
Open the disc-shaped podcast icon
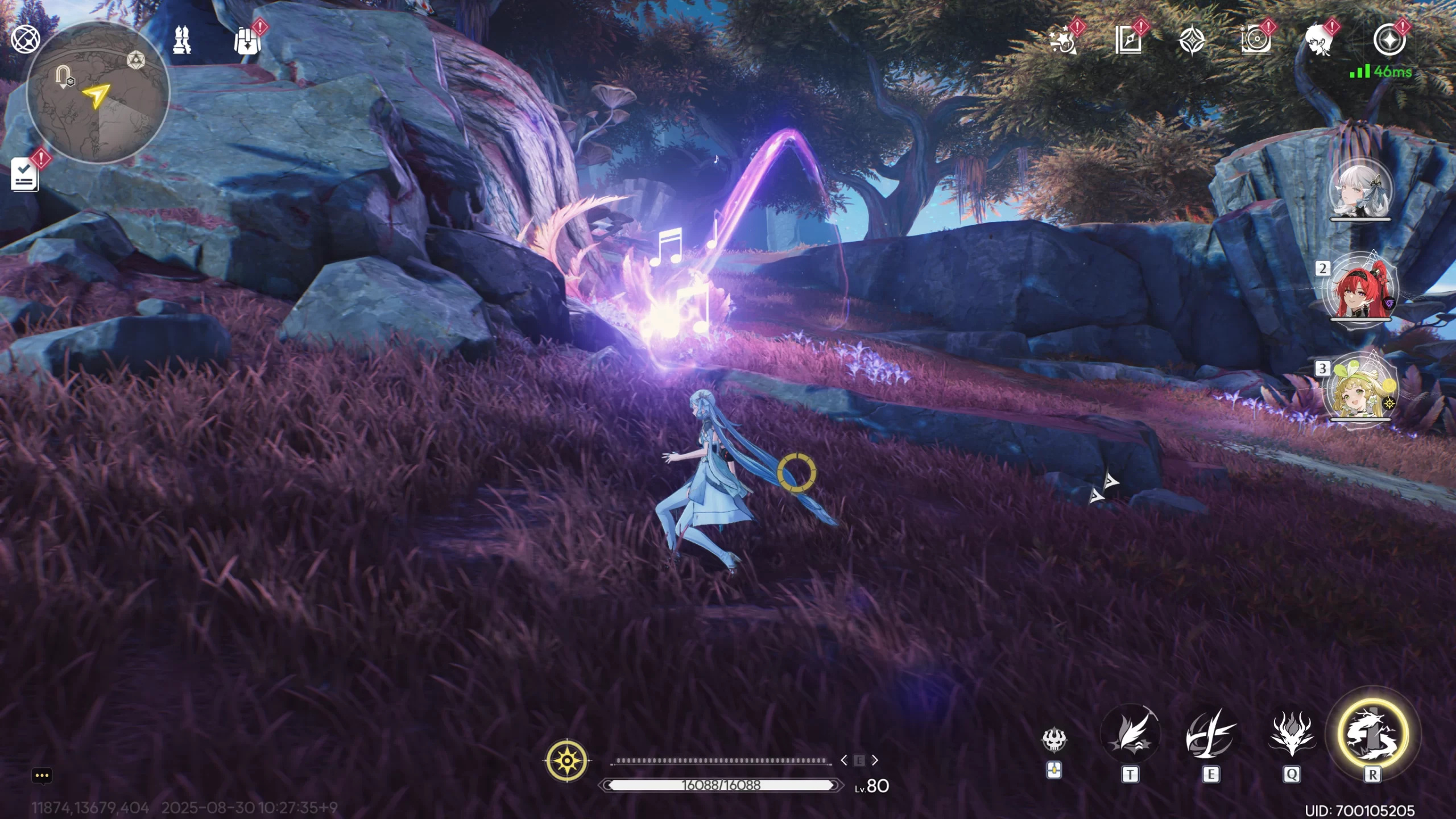tap(1255, 41)
